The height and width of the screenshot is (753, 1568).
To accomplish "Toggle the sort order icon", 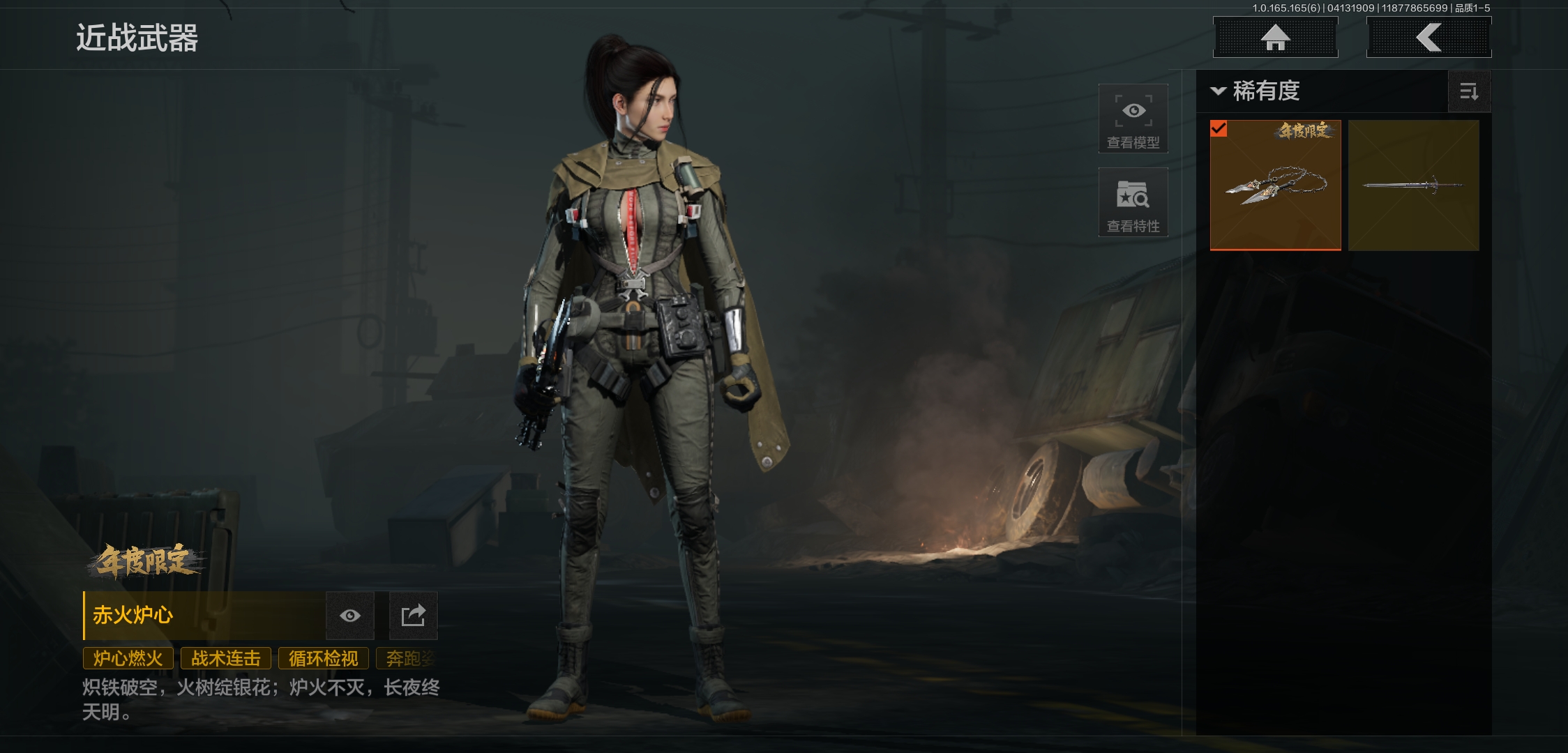I will [x=1469, y=91].
